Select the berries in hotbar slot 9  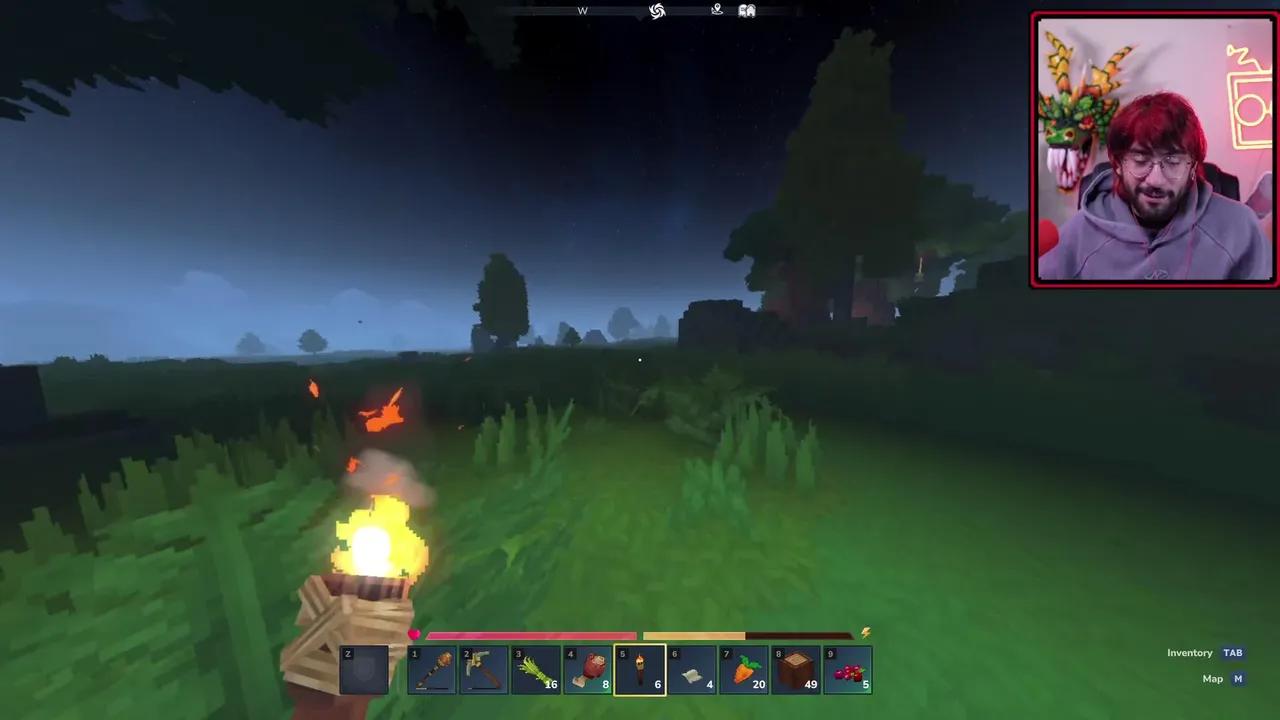(848, 668)
